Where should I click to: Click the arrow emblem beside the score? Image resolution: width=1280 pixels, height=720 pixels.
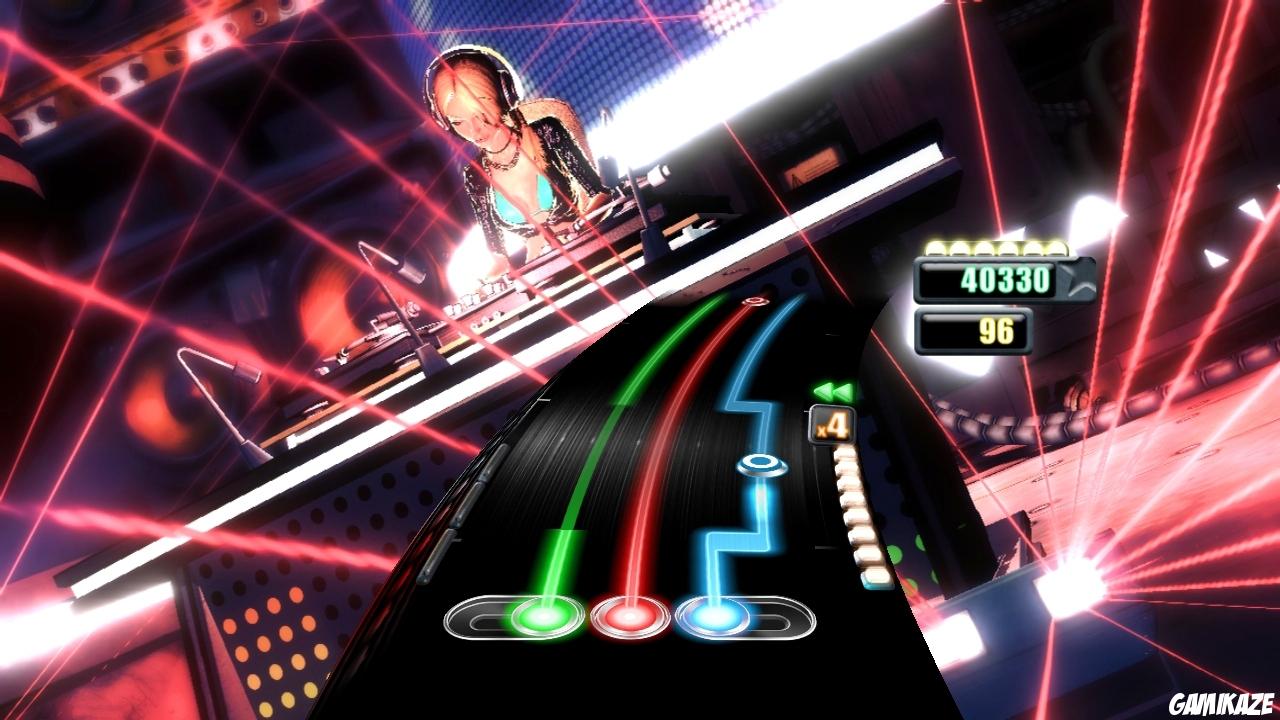coord(1076,281)
